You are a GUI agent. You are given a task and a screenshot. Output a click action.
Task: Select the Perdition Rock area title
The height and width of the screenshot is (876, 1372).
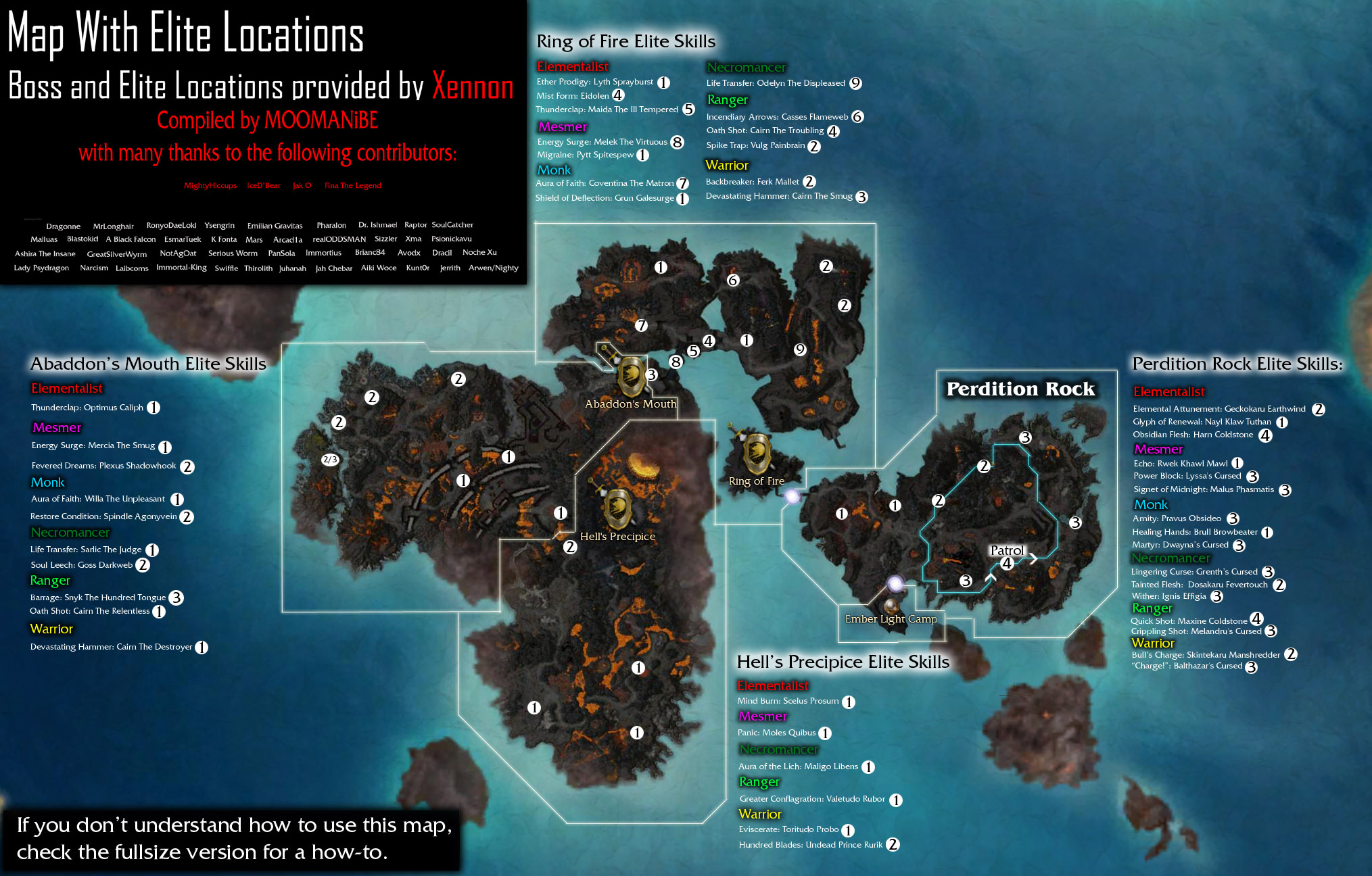[1020, 389]
